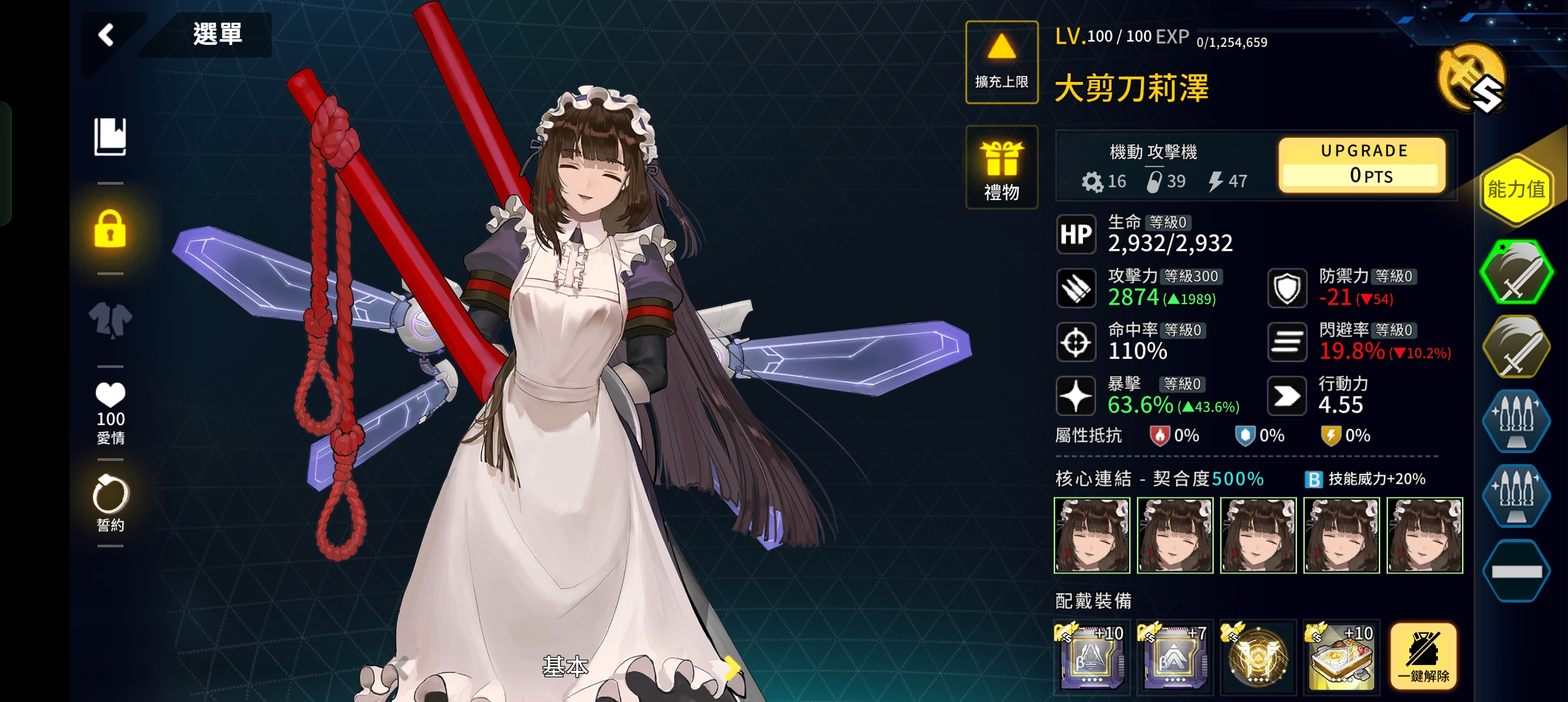Image resolution: width=1568 pixels, height=702 pixels.
Task: Select the green-outlined sword skill hexagon
Action: pyautogui.click(x=1516, y=272)
